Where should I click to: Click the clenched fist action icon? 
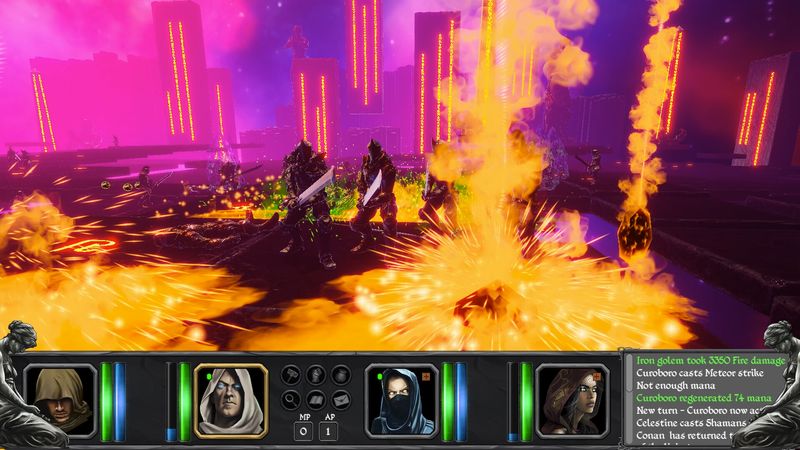tap(316, 375)
